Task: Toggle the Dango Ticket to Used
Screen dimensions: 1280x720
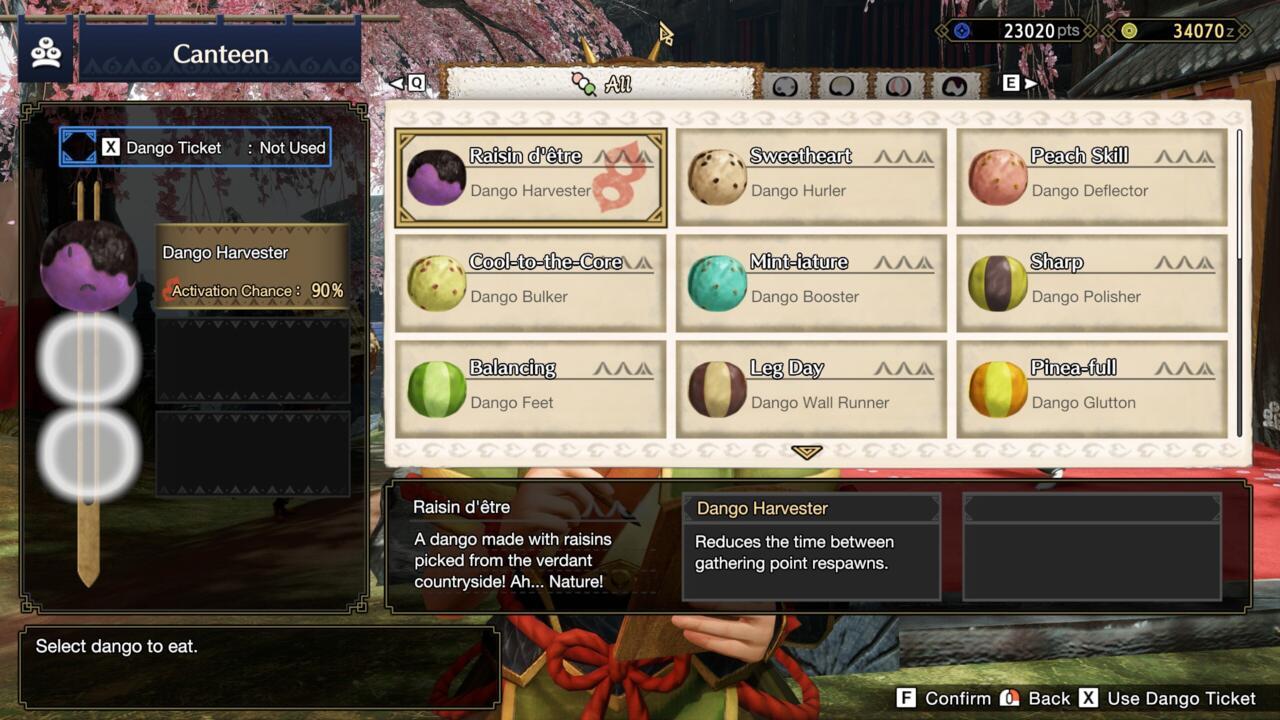Action: click(x=195, y=147)
